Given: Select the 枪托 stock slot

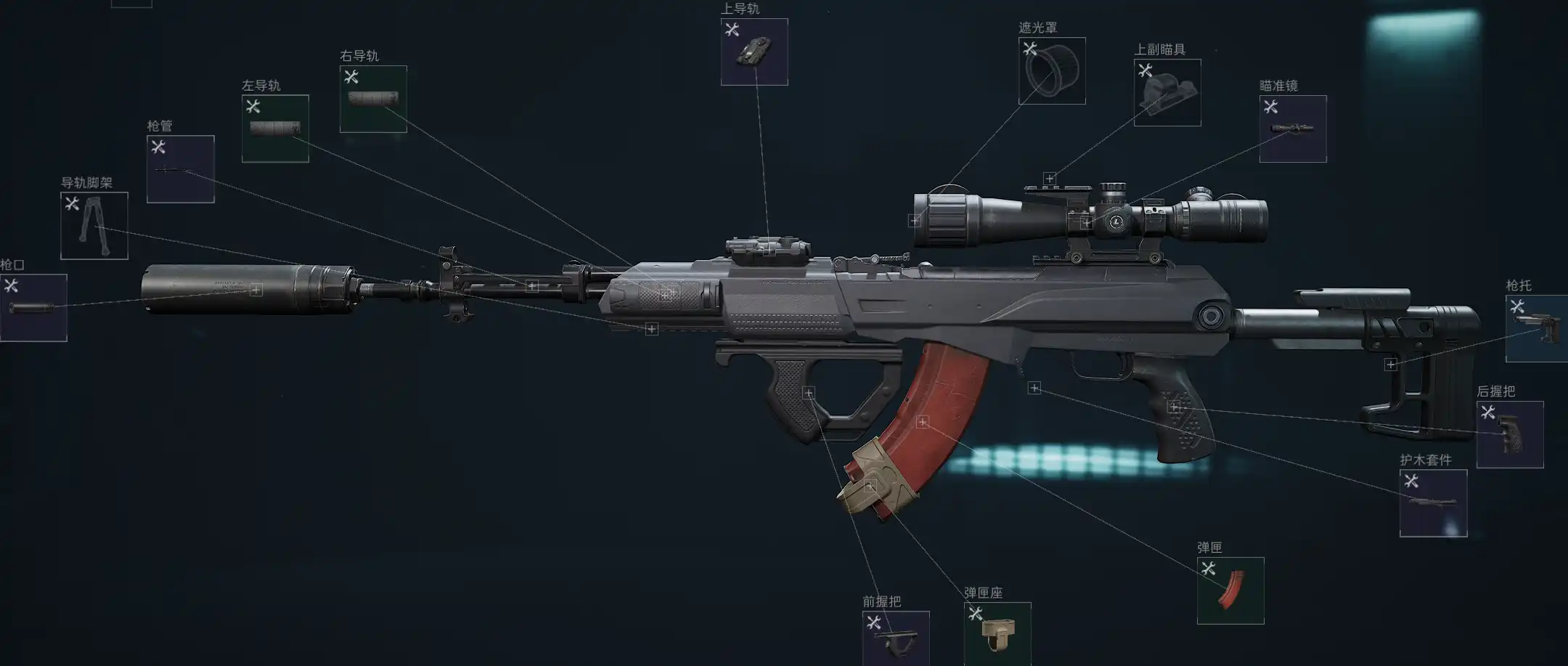Looking at the screenshot, I should coord(1536,329).
